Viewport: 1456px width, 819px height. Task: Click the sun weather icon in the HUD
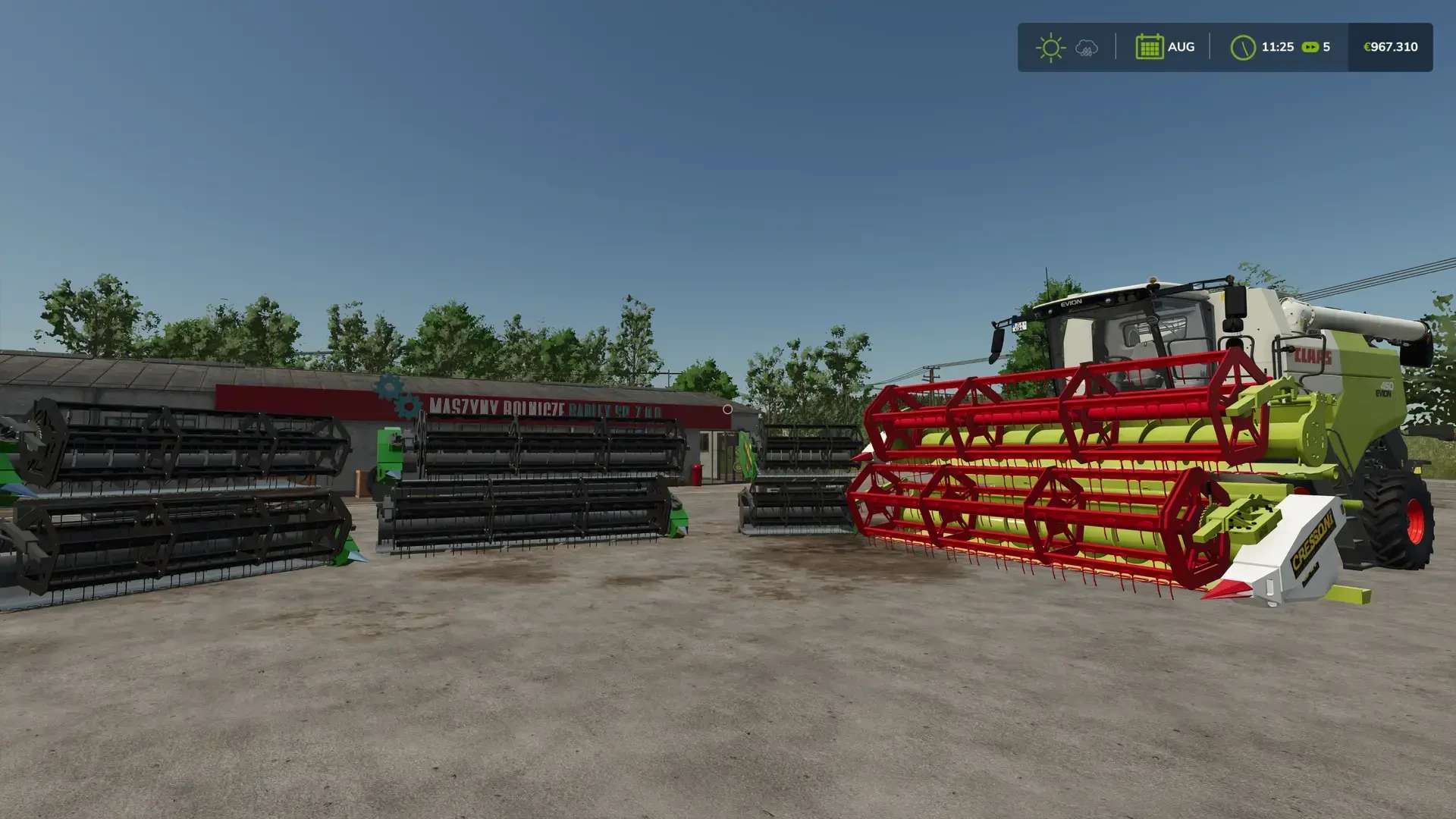point(1051,47)
